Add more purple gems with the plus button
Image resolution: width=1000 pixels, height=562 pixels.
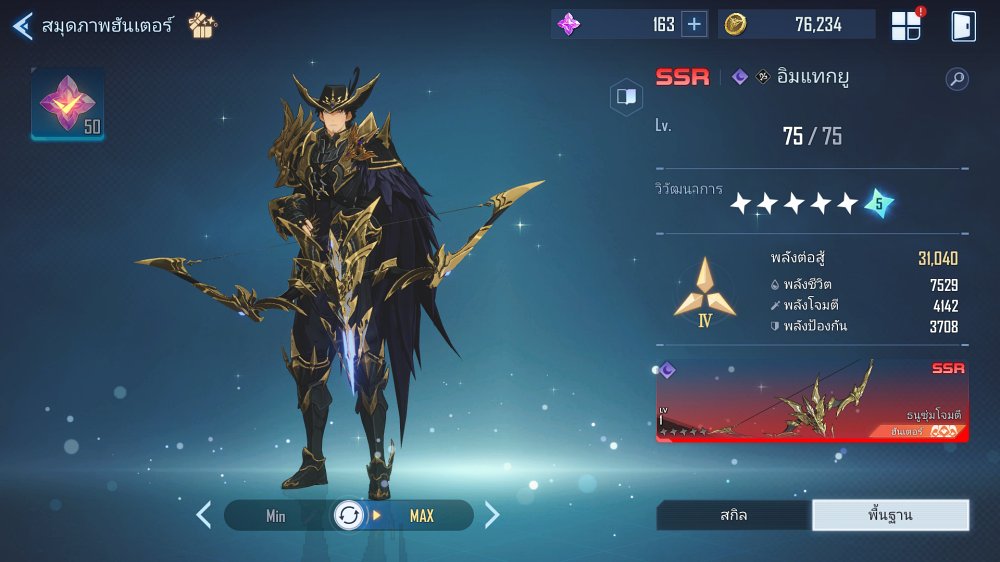[694, 25]
